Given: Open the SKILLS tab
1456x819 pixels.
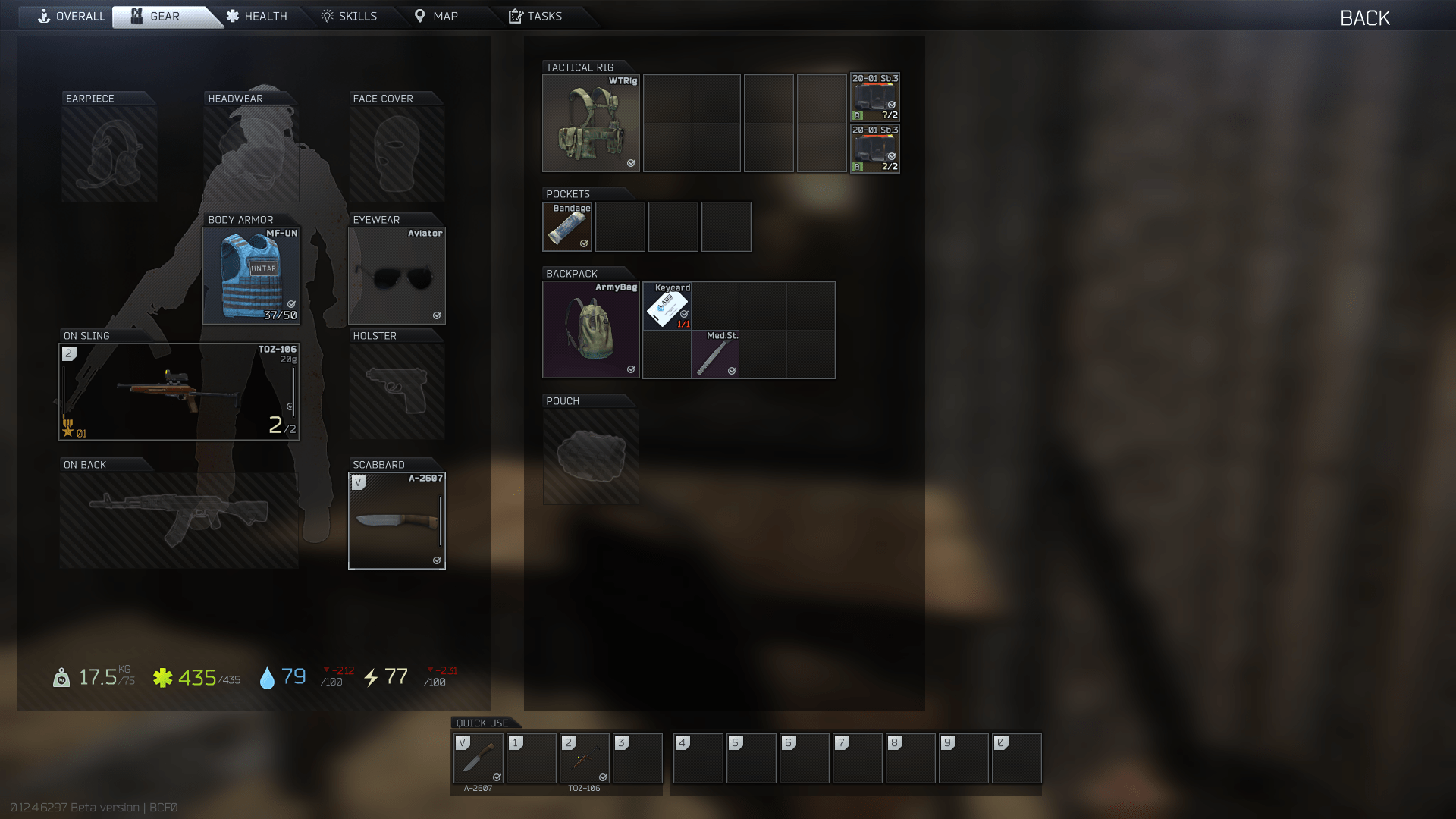Looking at the screenshot, I should tap(350, 16).
